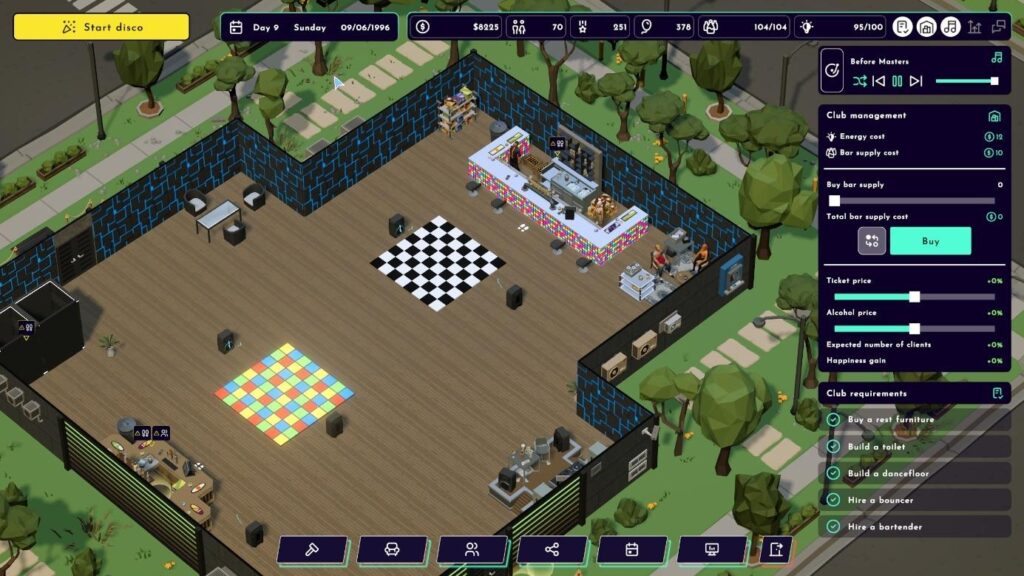
Task: Click the alcohol price slider handle
Action: click(914, 329)
